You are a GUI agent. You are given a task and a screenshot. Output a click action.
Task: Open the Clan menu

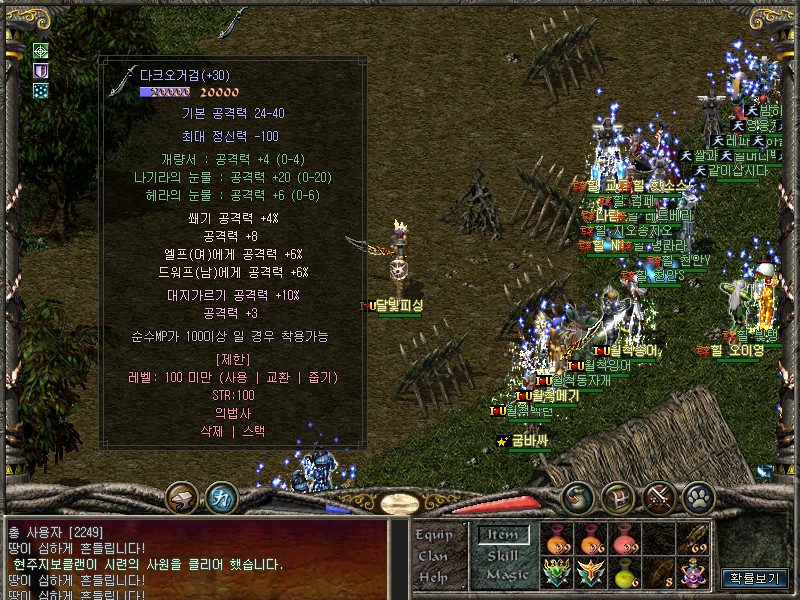coord(433,555)
